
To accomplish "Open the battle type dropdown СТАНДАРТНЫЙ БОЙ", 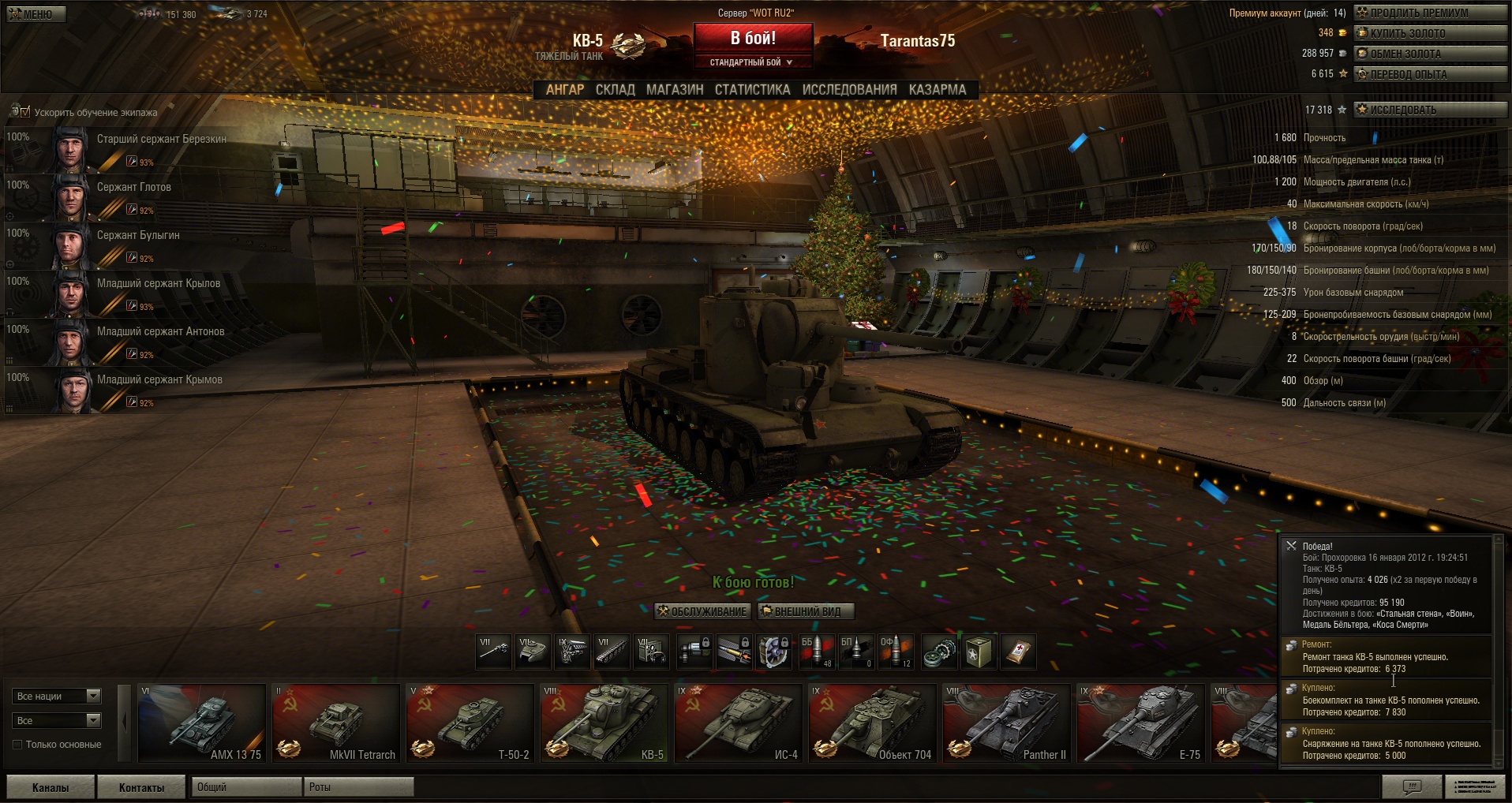I will (751, 62).
